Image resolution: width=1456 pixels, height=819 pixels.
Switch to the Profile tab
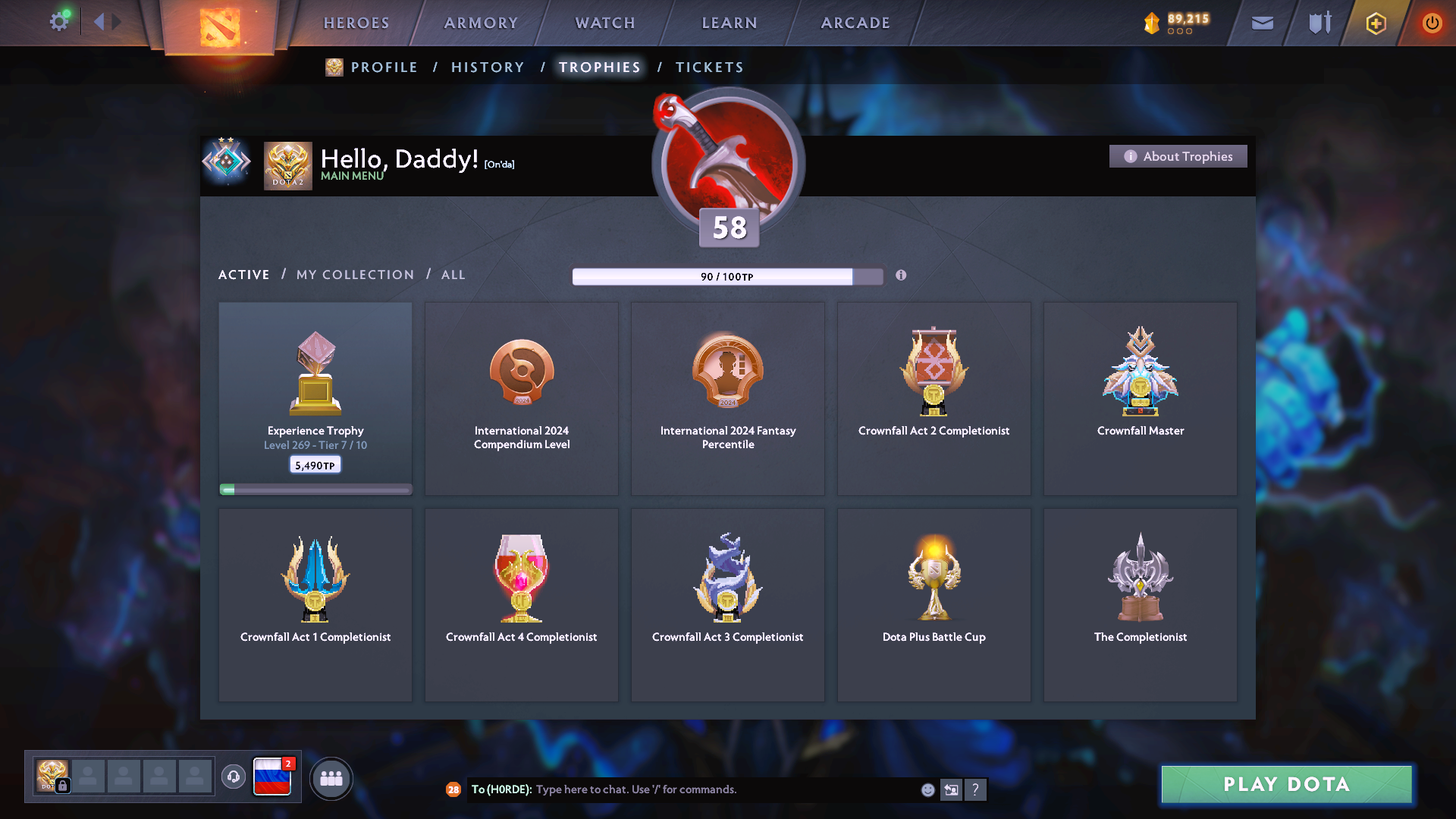[x=384, y=67]
